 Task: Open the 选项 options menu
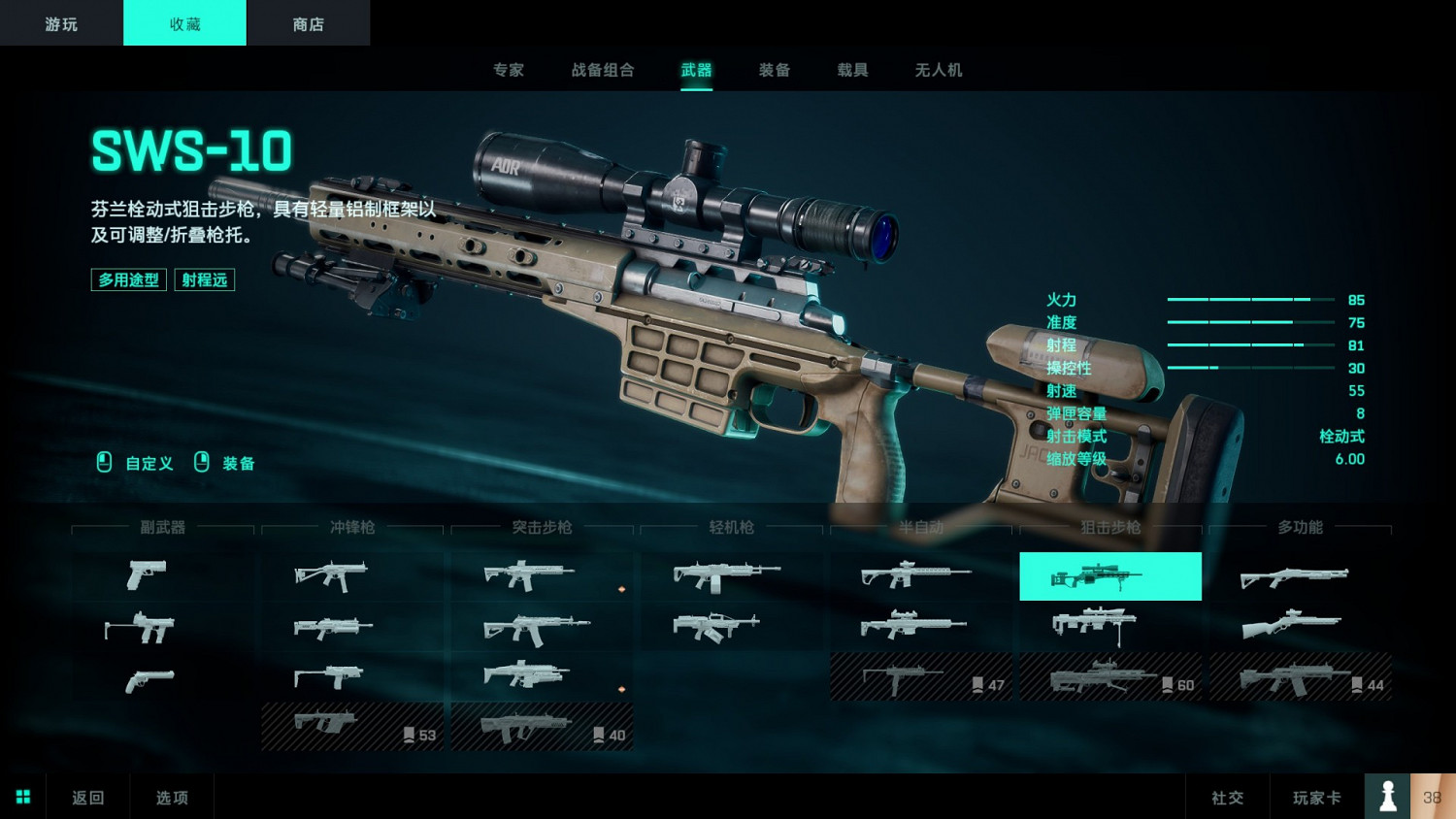click(172, 798)
